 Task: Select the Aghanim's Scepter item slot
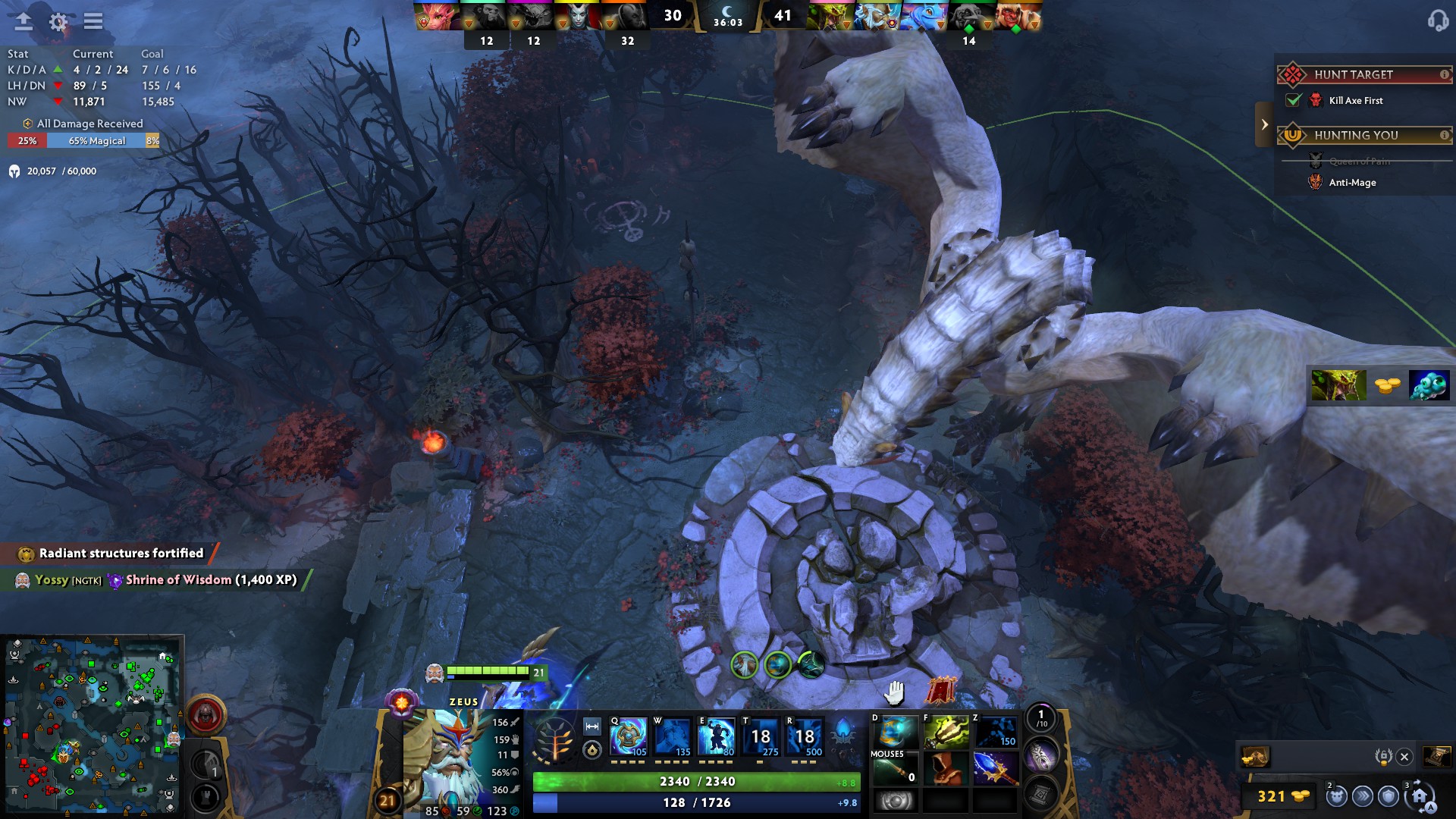click(995, 769)
